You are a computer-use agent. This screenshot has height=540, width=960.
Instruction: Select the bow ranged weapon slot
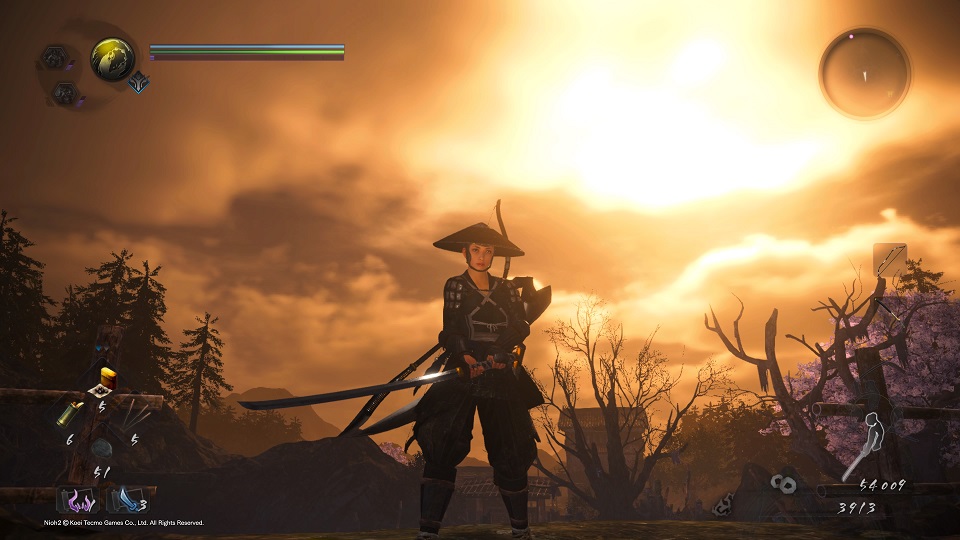coord(889,261)
